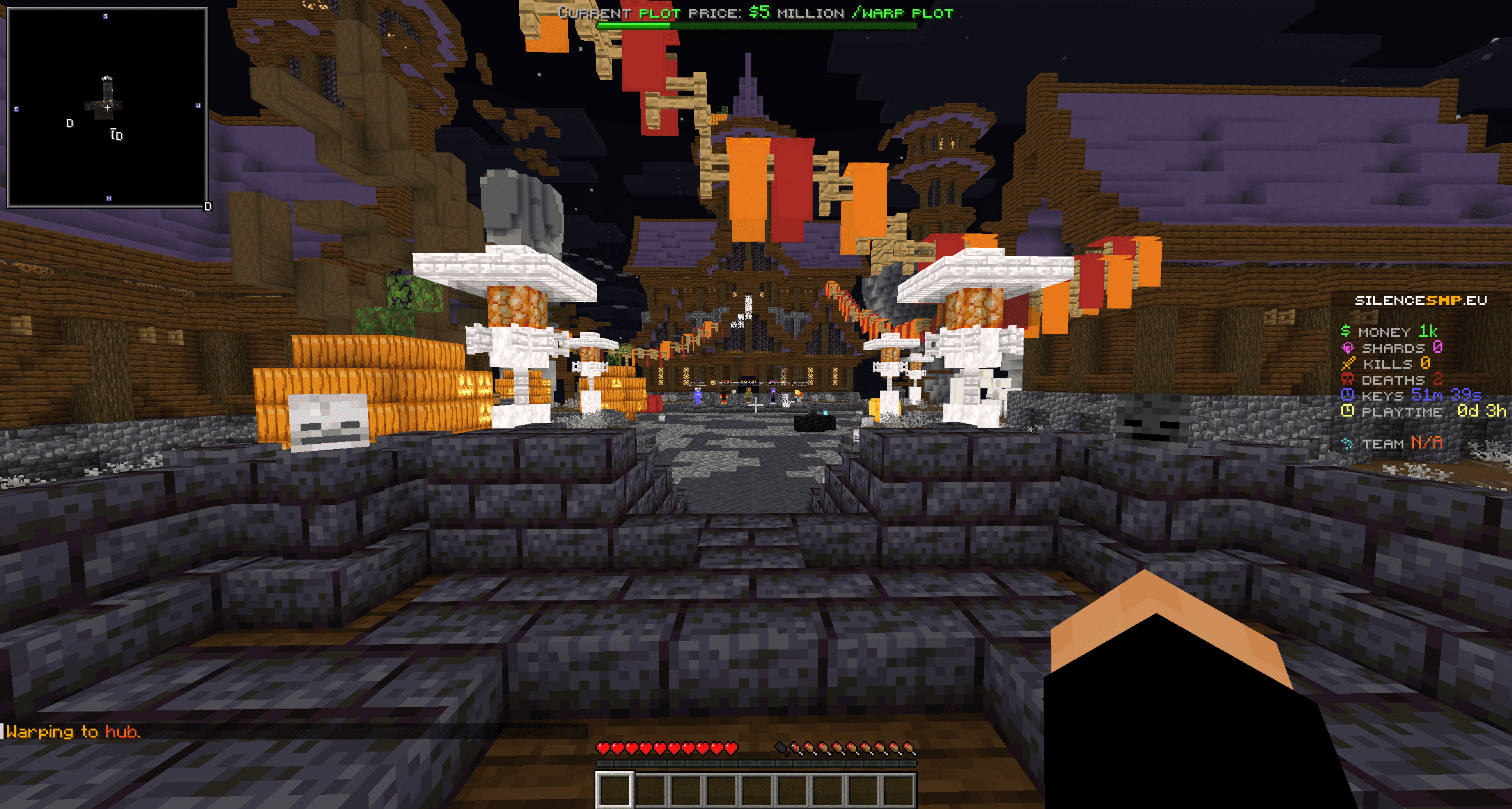The image size is (1512, 809).
Task: Select the highlighted first hotbar slot
Action: tap(614, 789)
